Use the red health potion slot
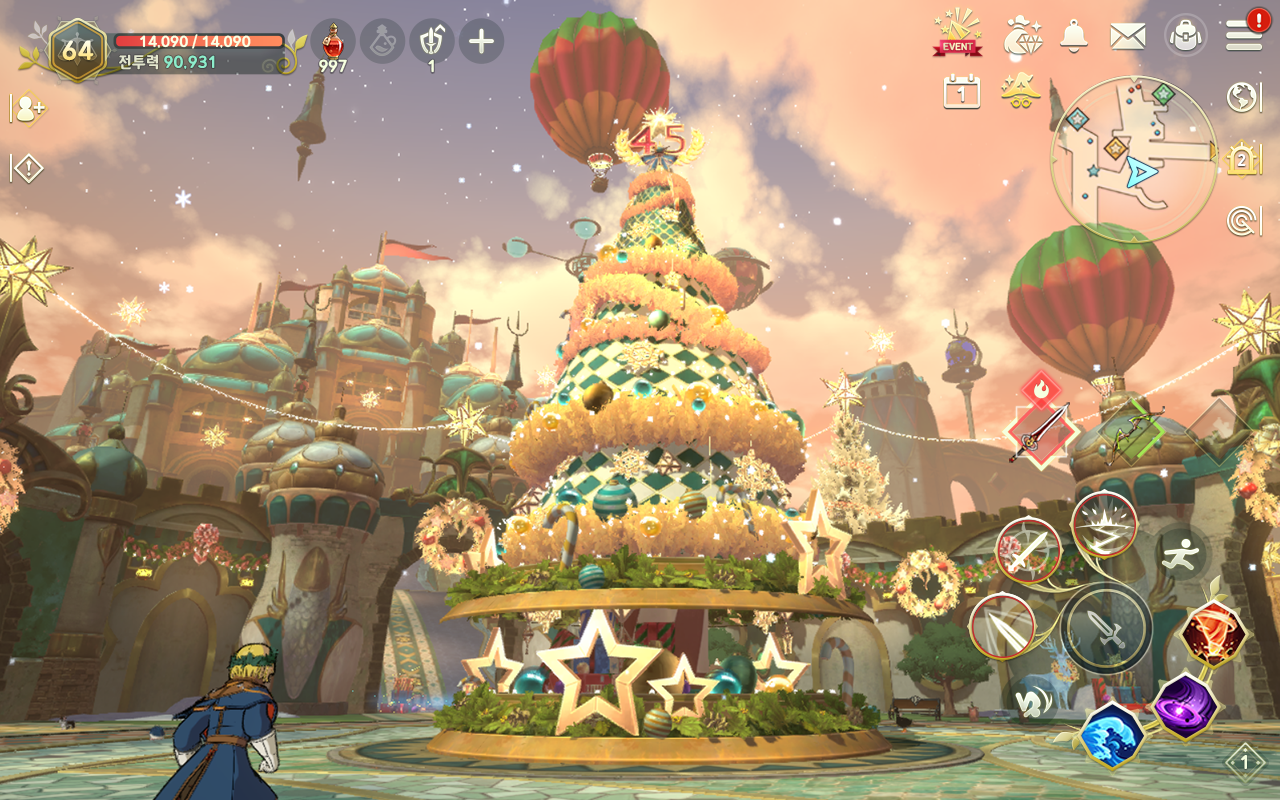The width and height of the screenshot is (1280, 800). tap(333, 42)
